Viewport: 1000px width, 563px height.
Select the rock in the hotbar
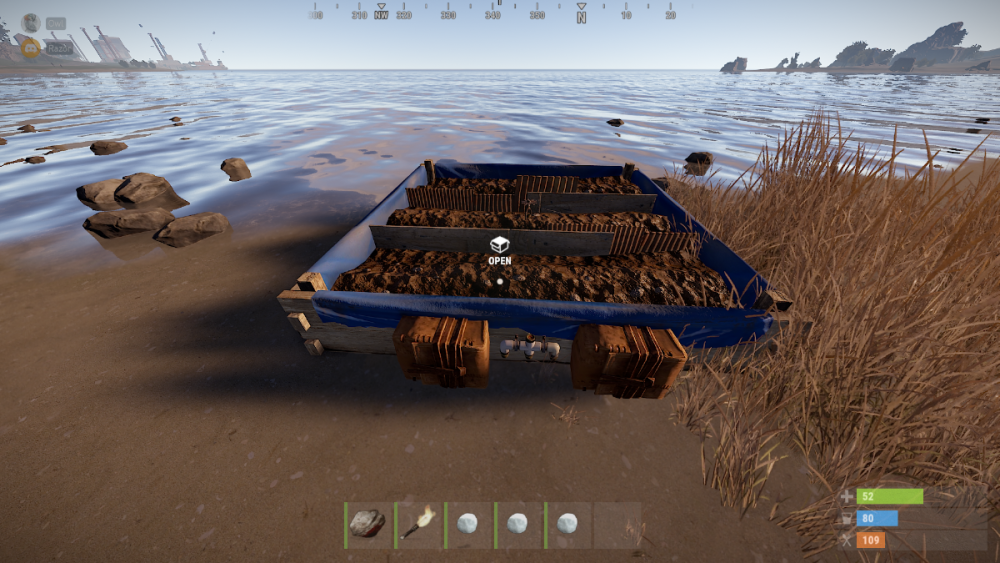(368, 523)
